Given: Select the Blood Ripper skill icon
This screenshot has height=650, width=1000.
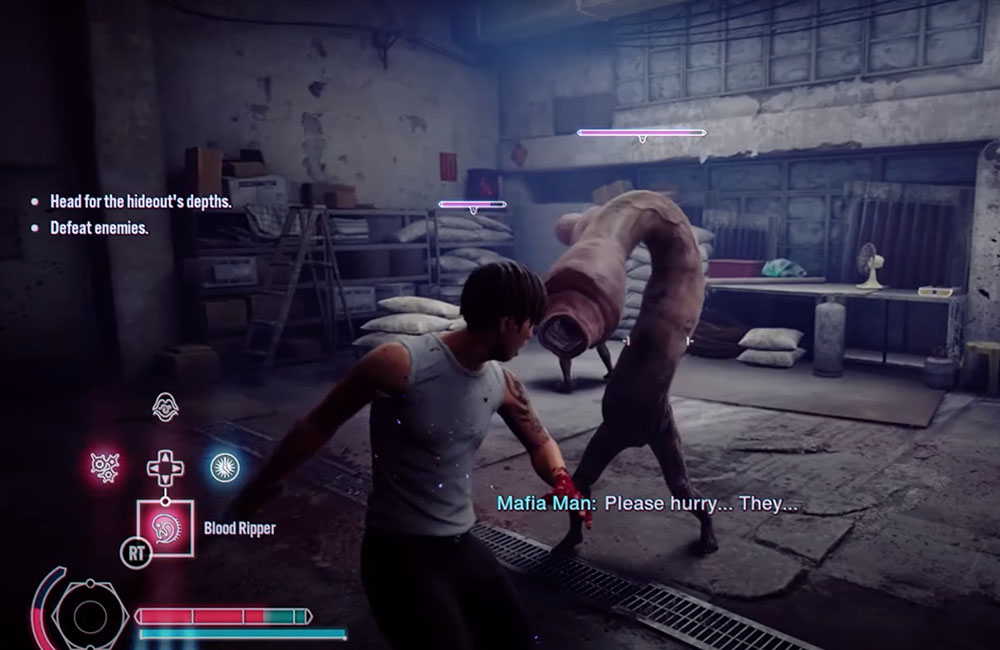Looking at the screenshot, I should tap(162, 525).
